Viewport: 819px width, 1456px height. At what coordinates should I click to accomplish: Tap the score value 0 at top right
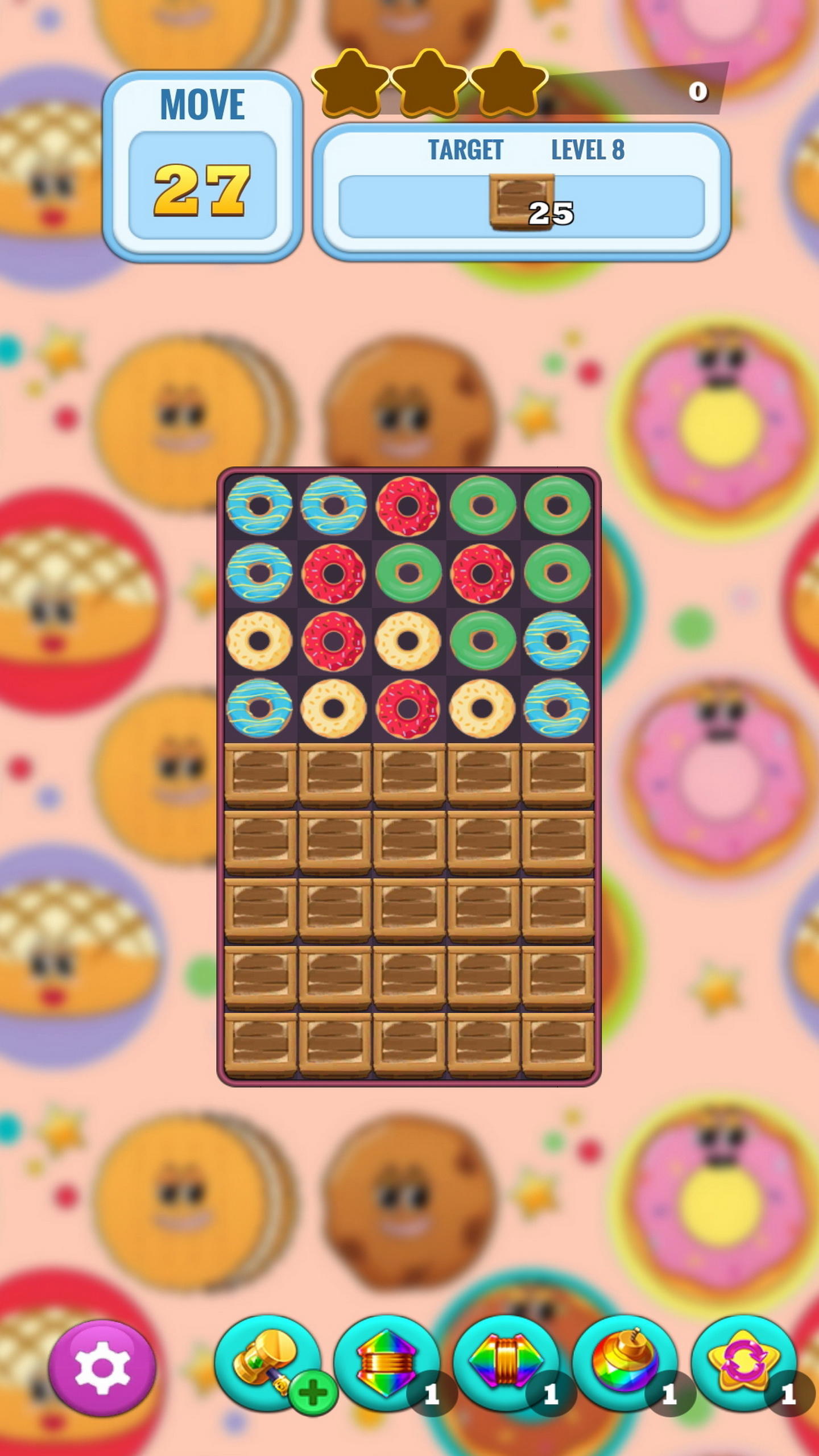click(x=698, y=91)
